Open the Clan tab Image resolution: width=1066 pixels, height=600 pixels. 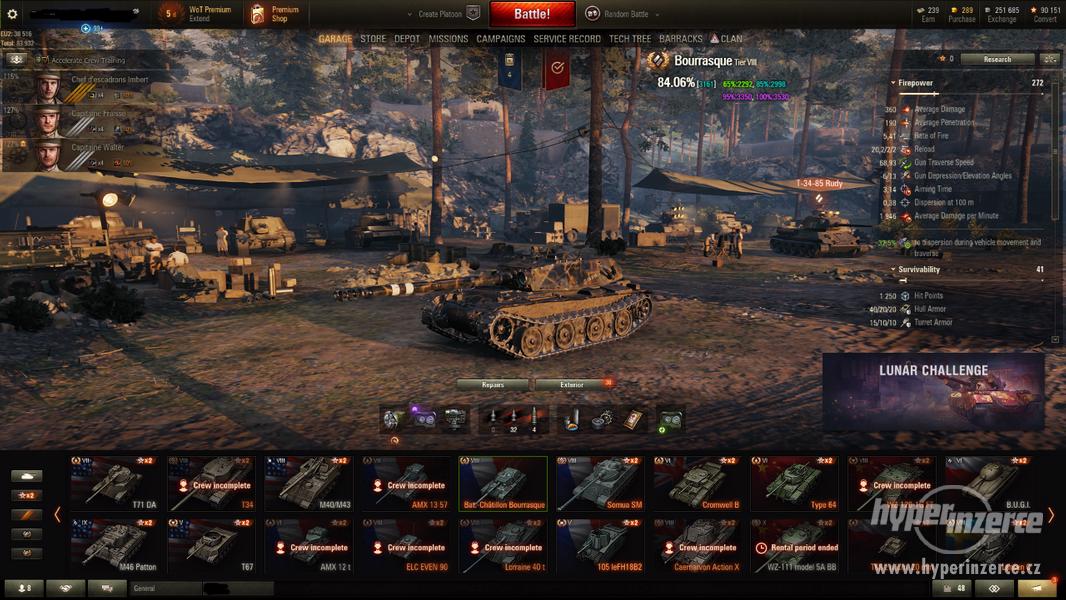727,39
